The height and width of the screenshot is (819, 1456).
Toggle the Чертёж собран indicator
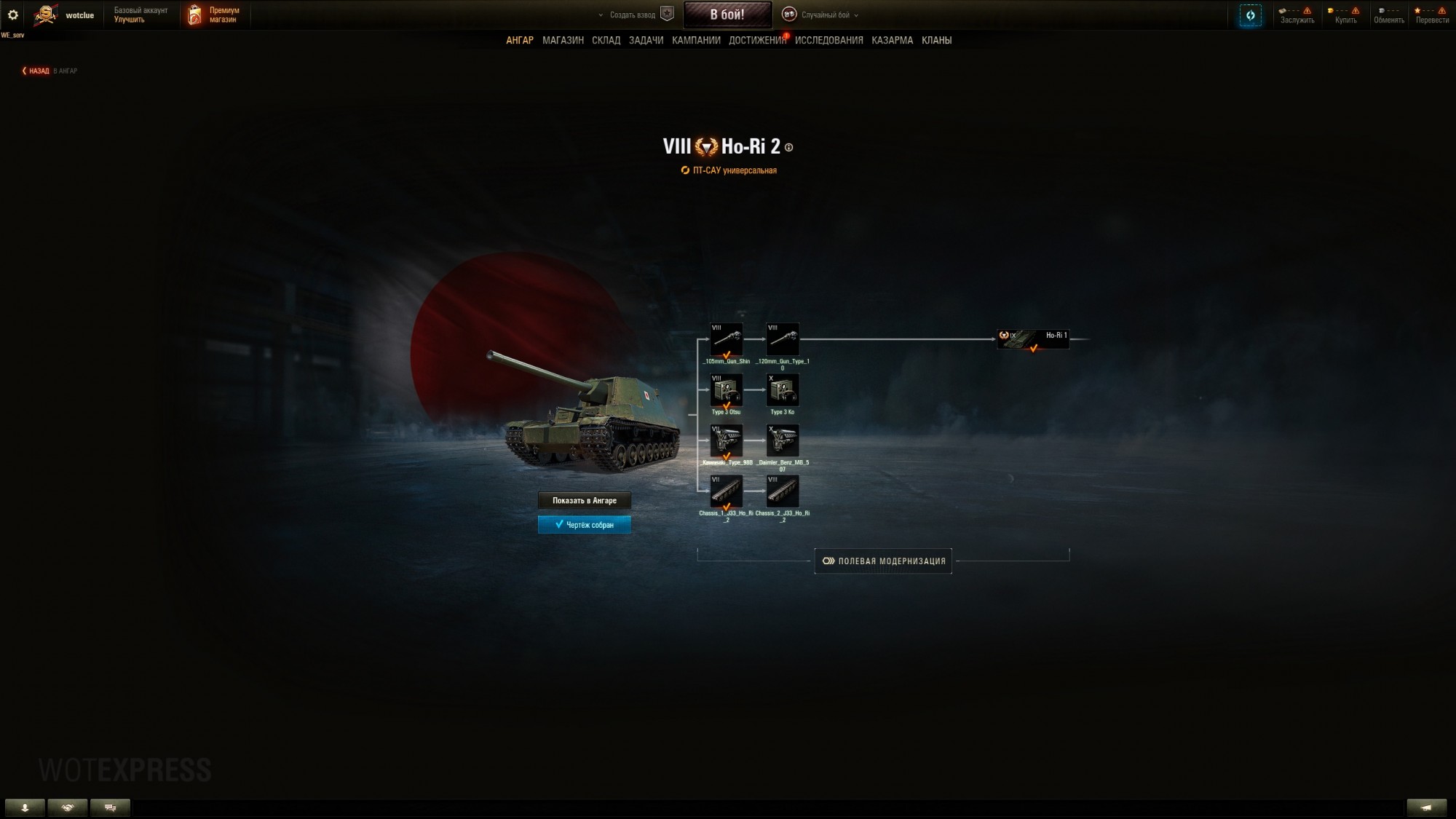[x=585, y=524]
